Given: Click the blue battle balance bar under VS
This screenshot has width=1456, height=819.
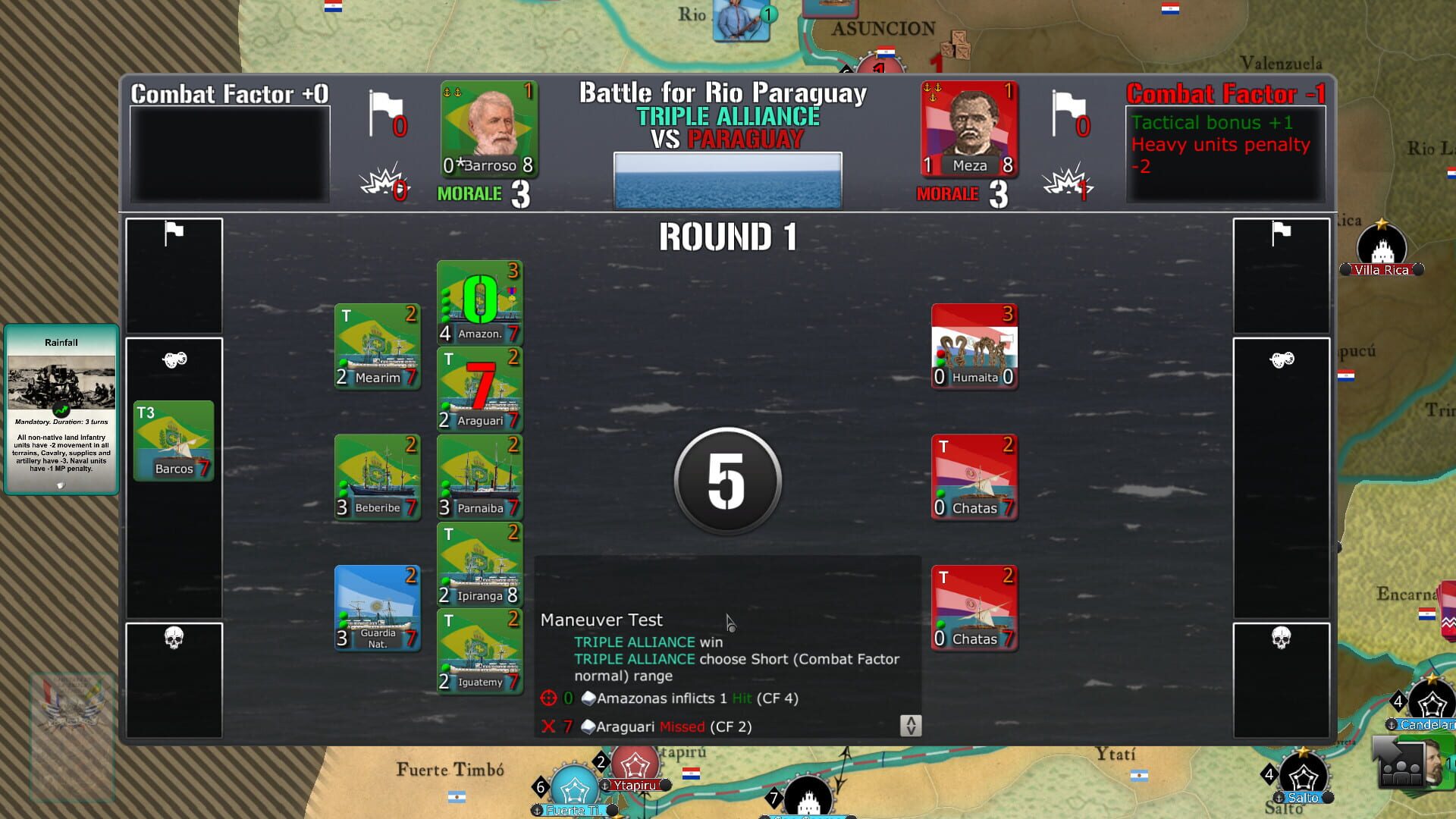Looking at the screenshot, I should coord(727,179).
